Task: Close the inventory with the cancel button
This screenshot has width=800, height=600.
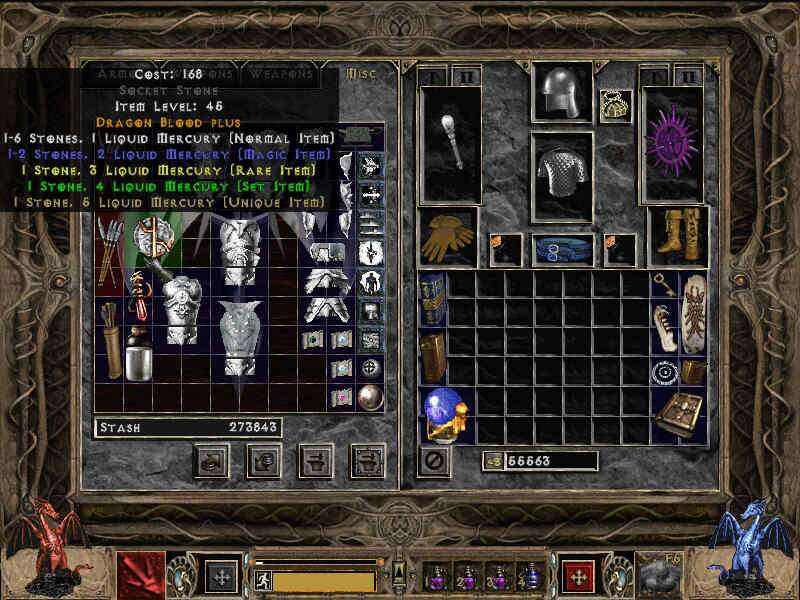Action: 433,461
